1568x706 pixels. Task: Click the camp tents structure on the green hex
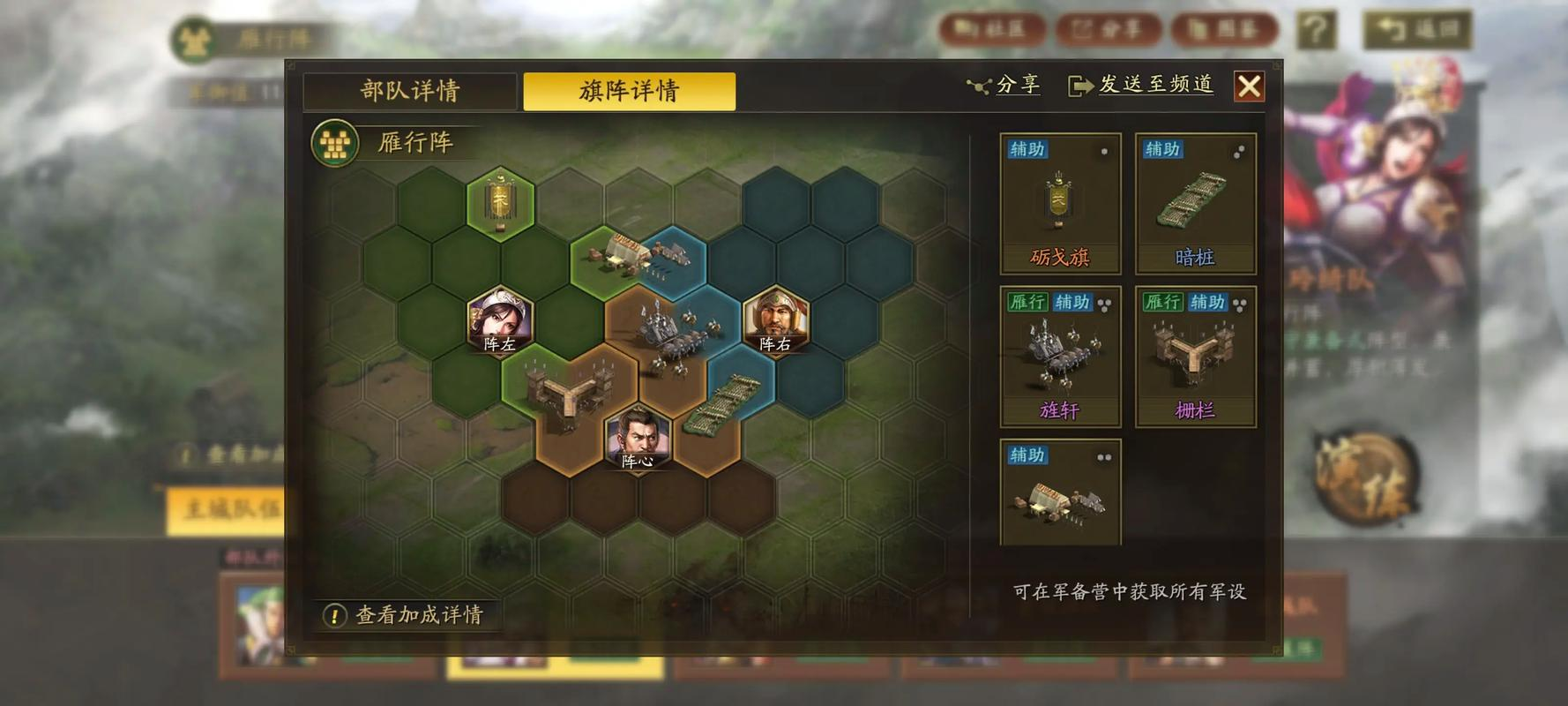tap(617, 256)
